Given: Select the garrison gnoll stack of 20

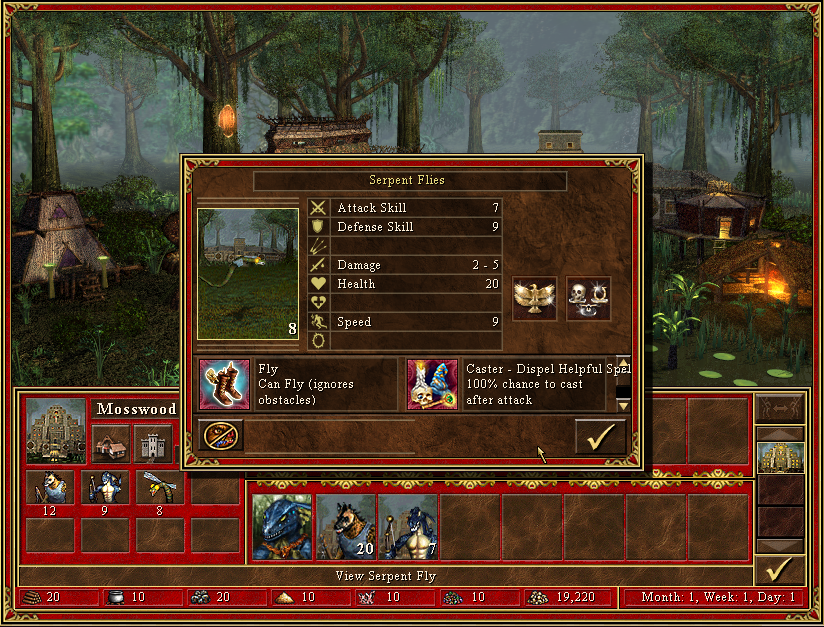Looking at the screenshot, I should (346, 527).
